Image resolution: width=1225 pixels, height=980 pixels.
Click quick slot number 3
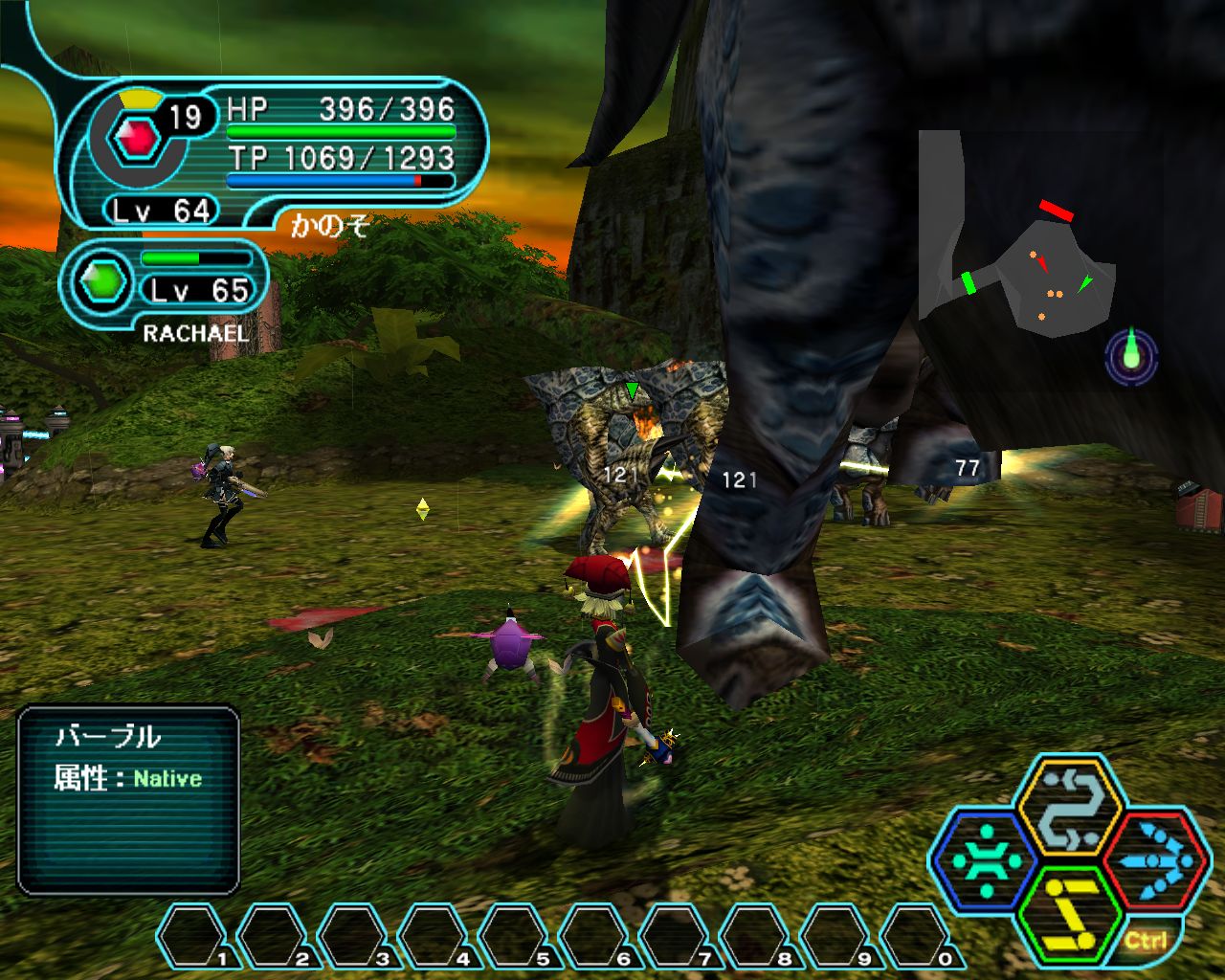coord(355,936)
